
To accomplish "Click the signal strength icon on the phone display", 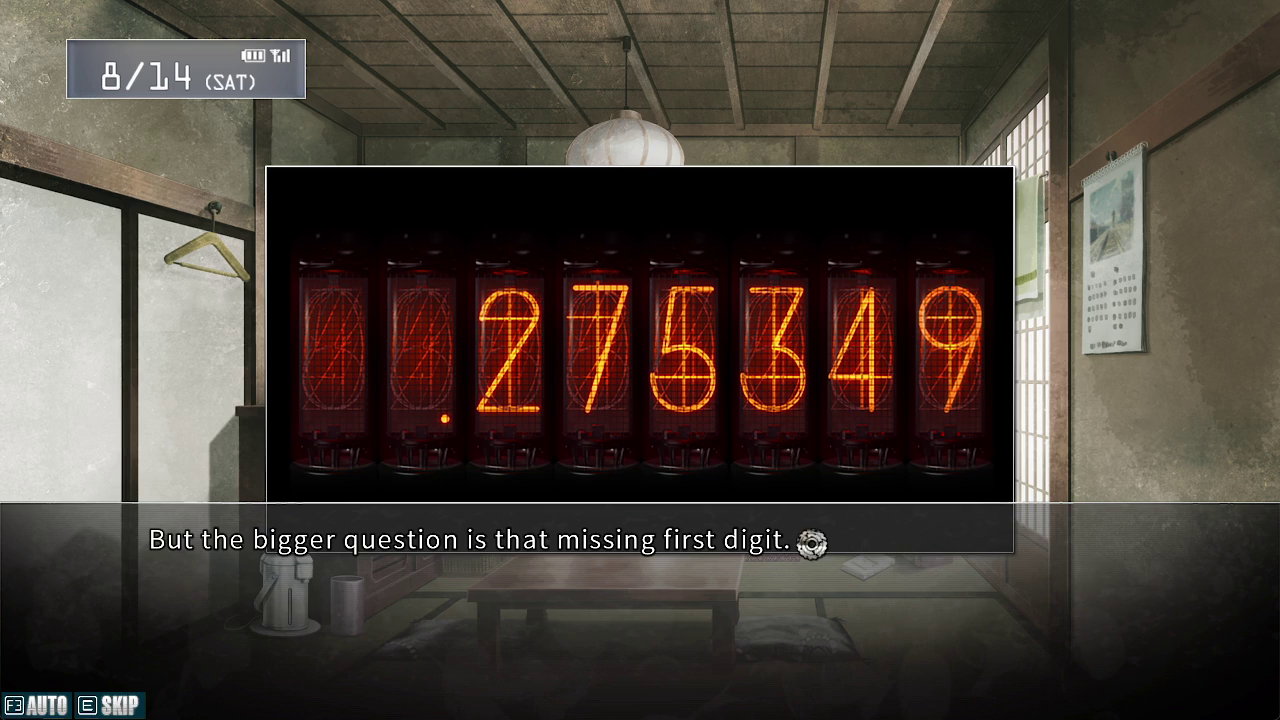I will 279,56.
